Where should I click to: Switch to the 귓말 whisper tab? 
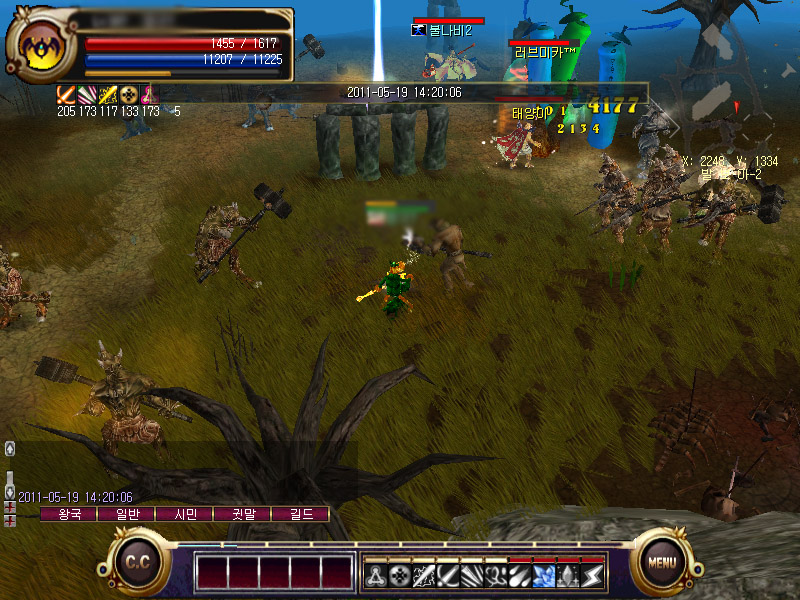tap(243, 514)
